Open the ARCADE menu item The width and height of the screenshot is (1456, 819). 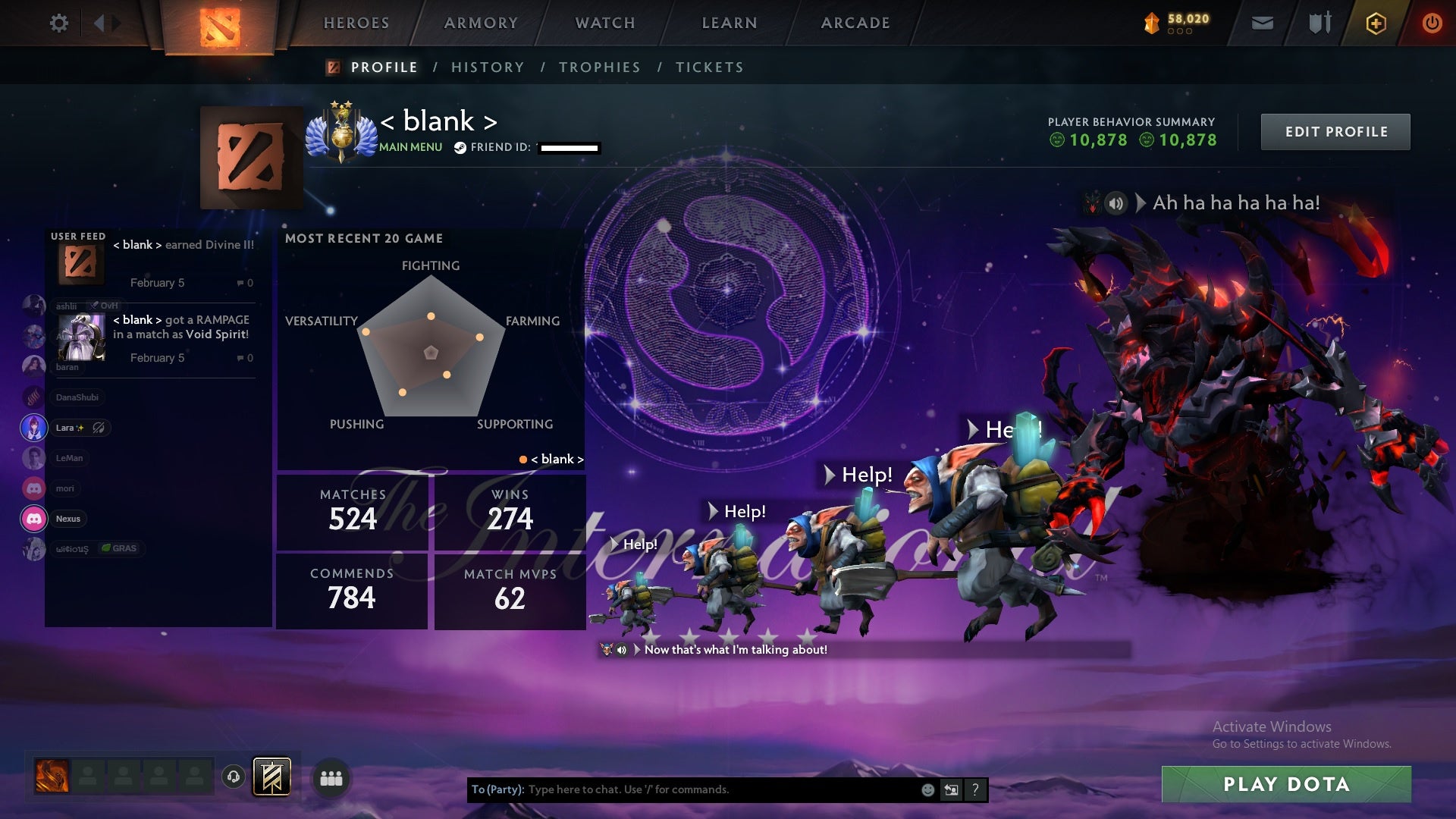click(855, 23)
